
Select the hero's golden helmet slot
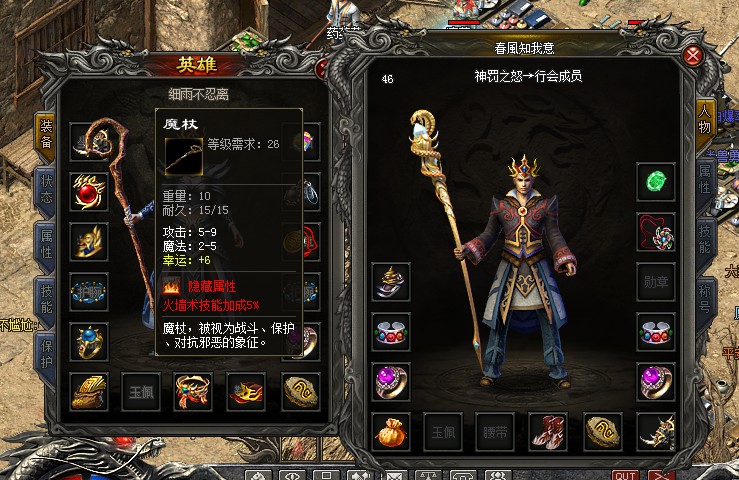click(88, 391)
